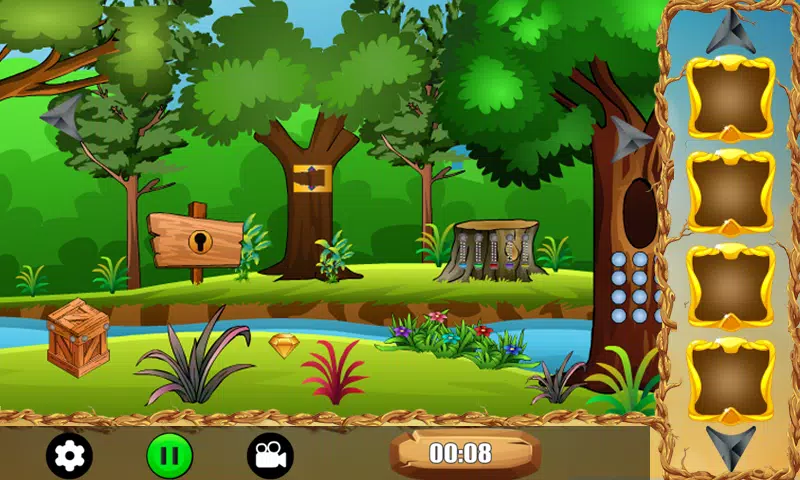
Task: Go to the left scene using the arrow
Action: pyautogui.click(x=62, y=117)
